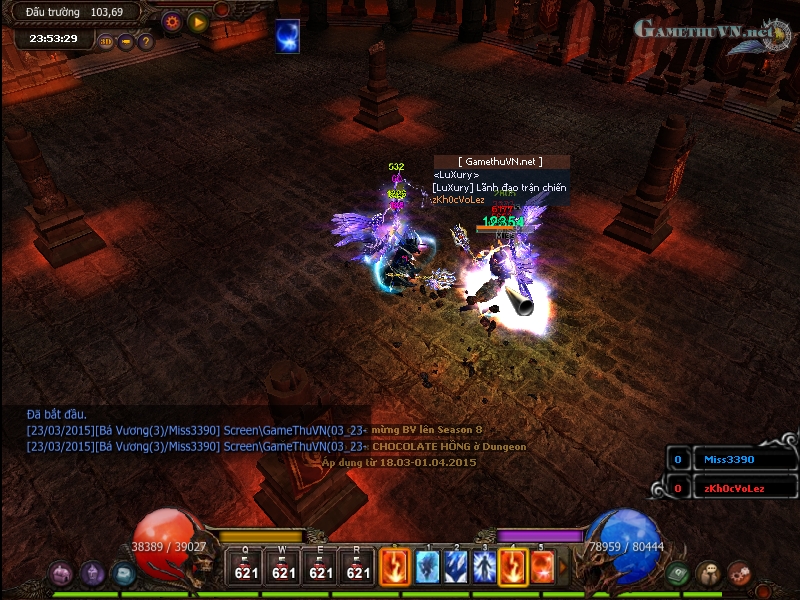
Task: Open the purple helmet face icon
Action: click(93, 573)
